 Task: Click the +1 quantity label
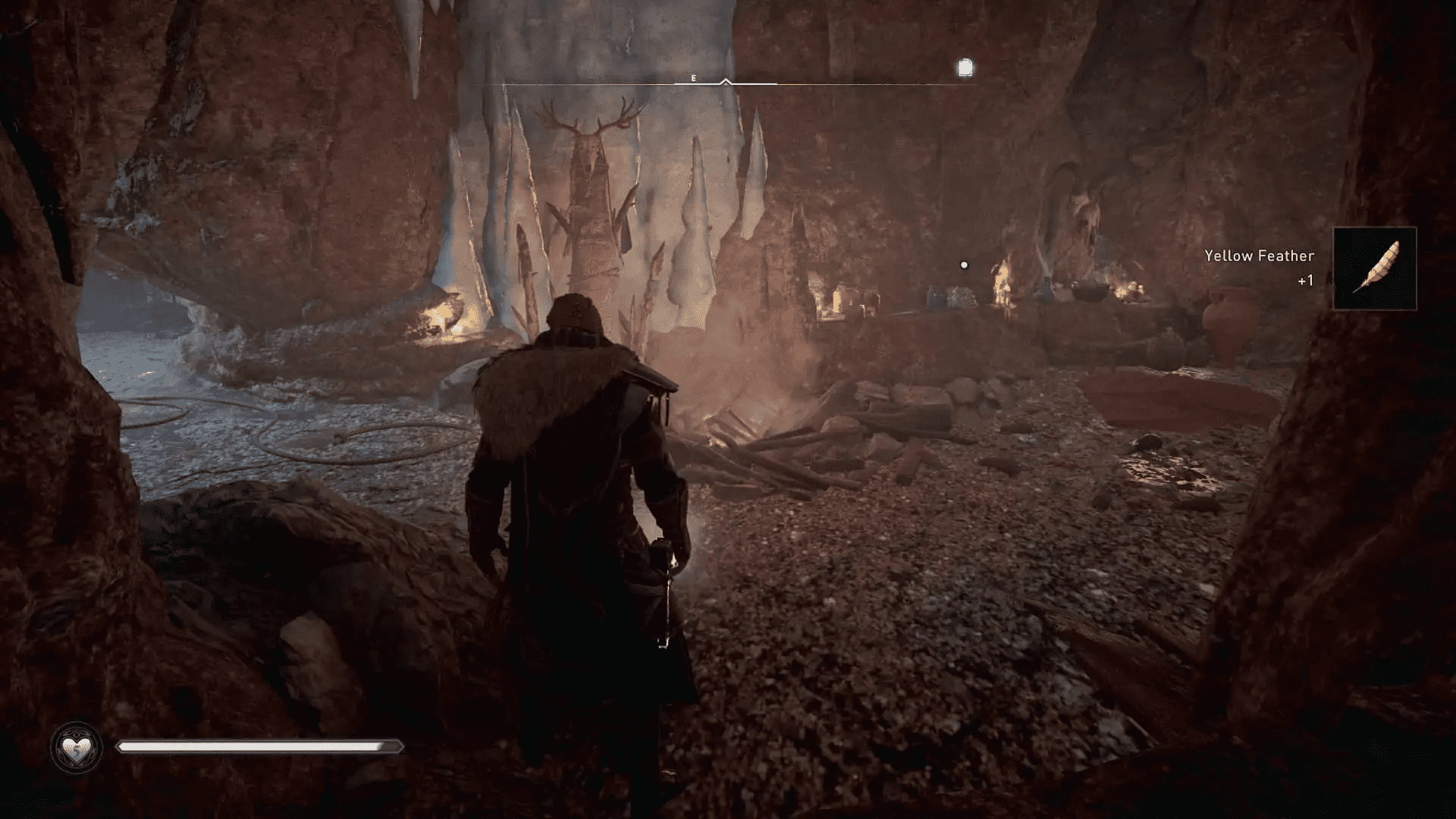(1304, 281)
